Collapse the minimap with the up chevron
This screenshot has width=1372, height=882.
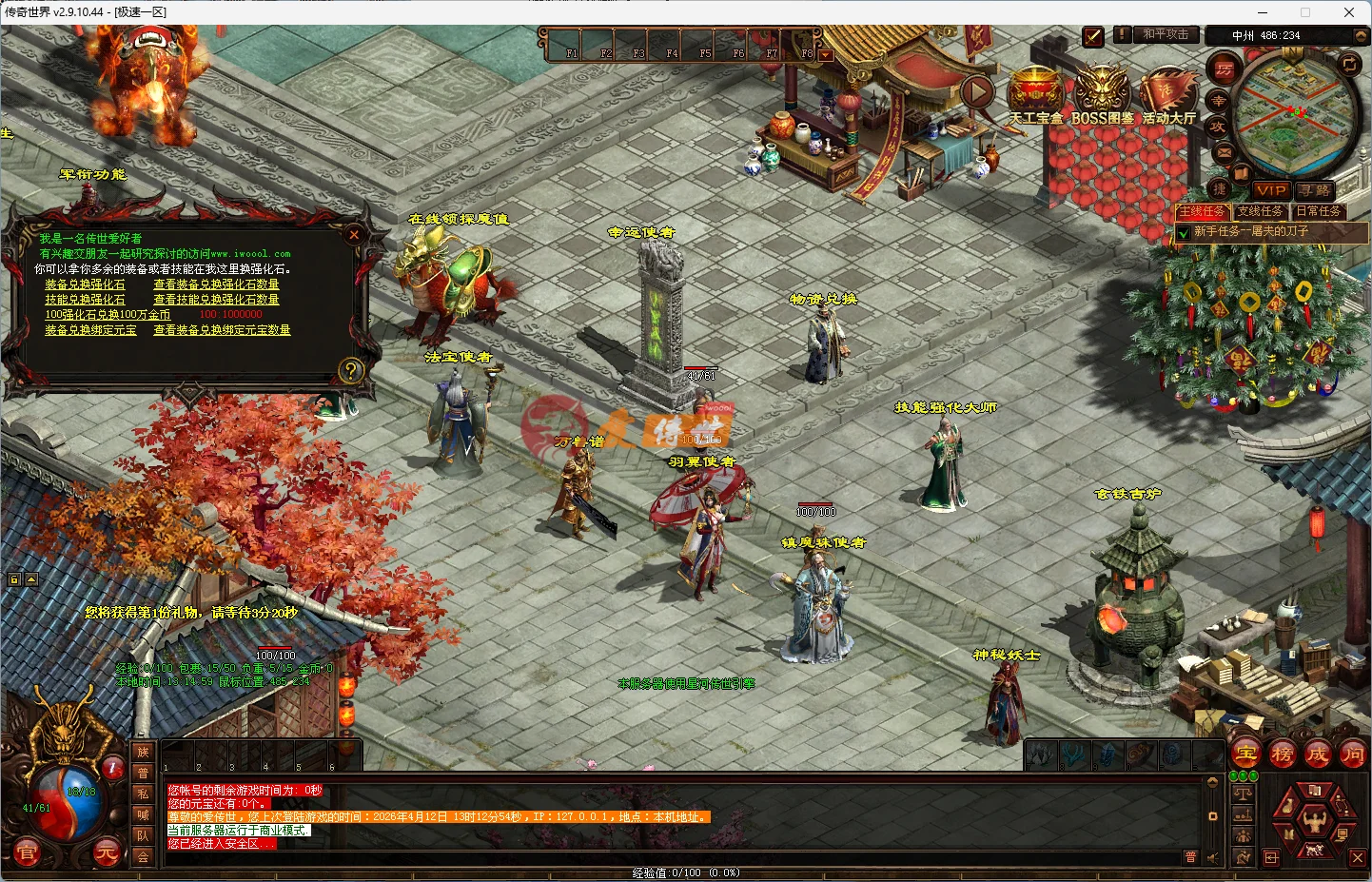1362,36
